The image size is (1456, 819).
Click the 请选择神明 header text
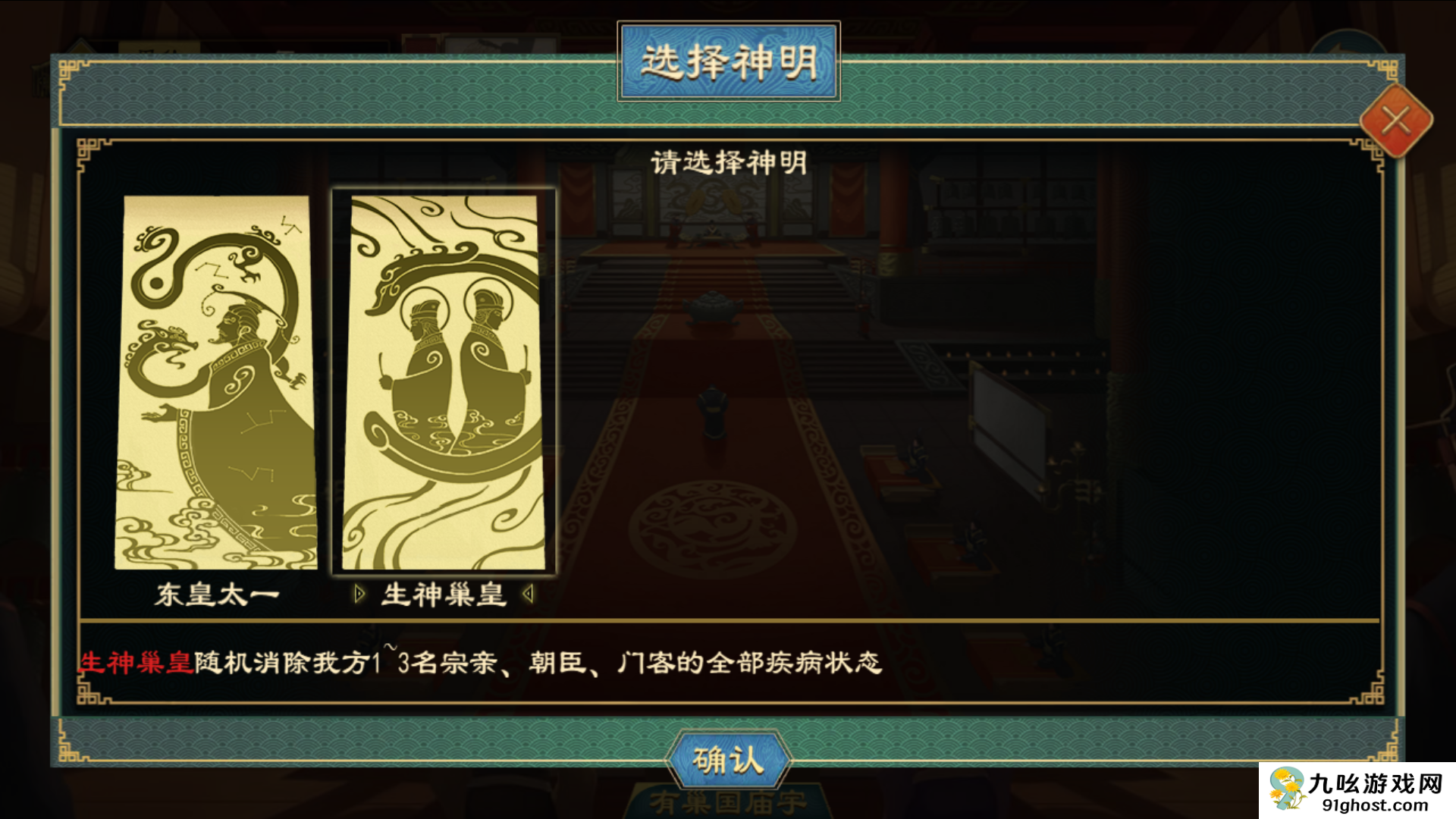tap(728, 162)
